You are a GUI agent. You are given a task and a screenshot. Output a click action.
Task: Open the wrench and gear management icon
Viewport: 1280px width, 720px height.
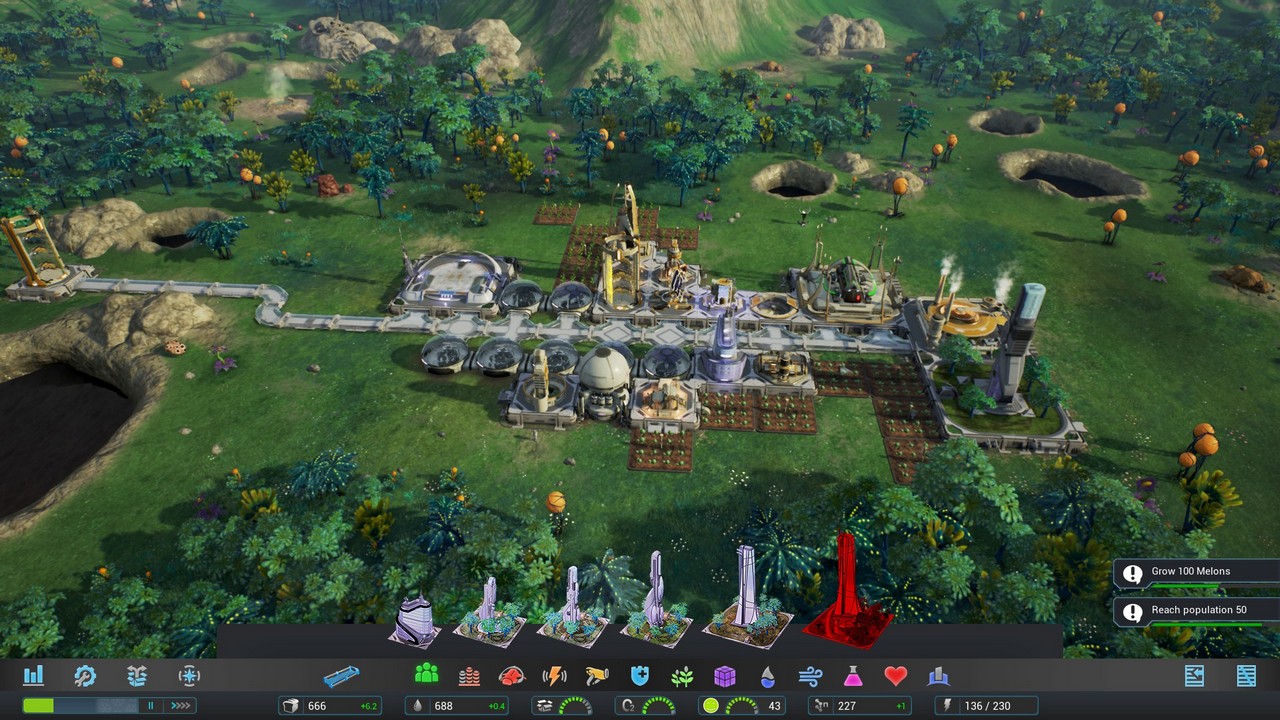pyautogui.click(x=85, y=676)
